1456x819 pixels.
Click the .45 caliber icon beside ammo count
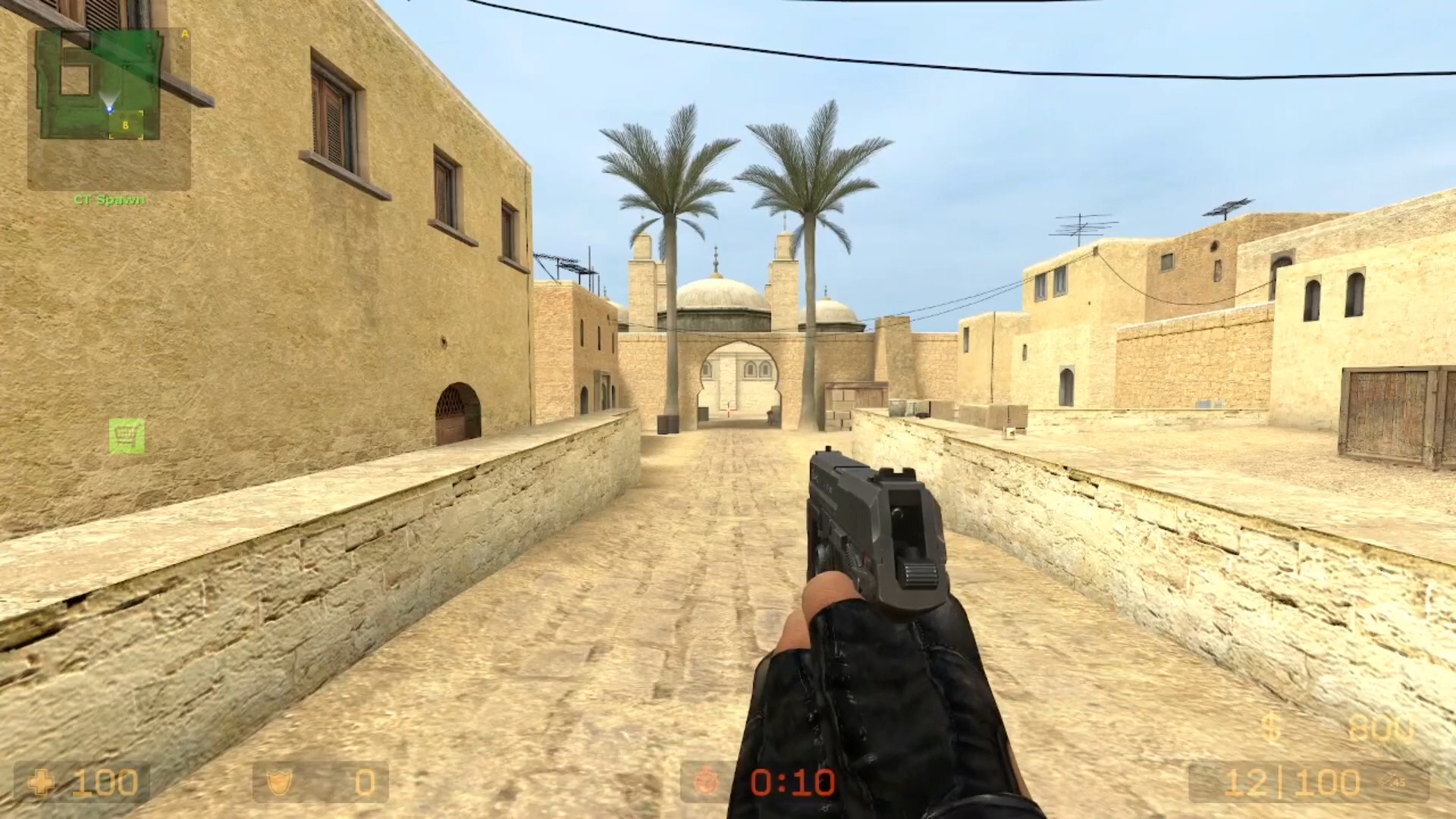coord(1392,780)
